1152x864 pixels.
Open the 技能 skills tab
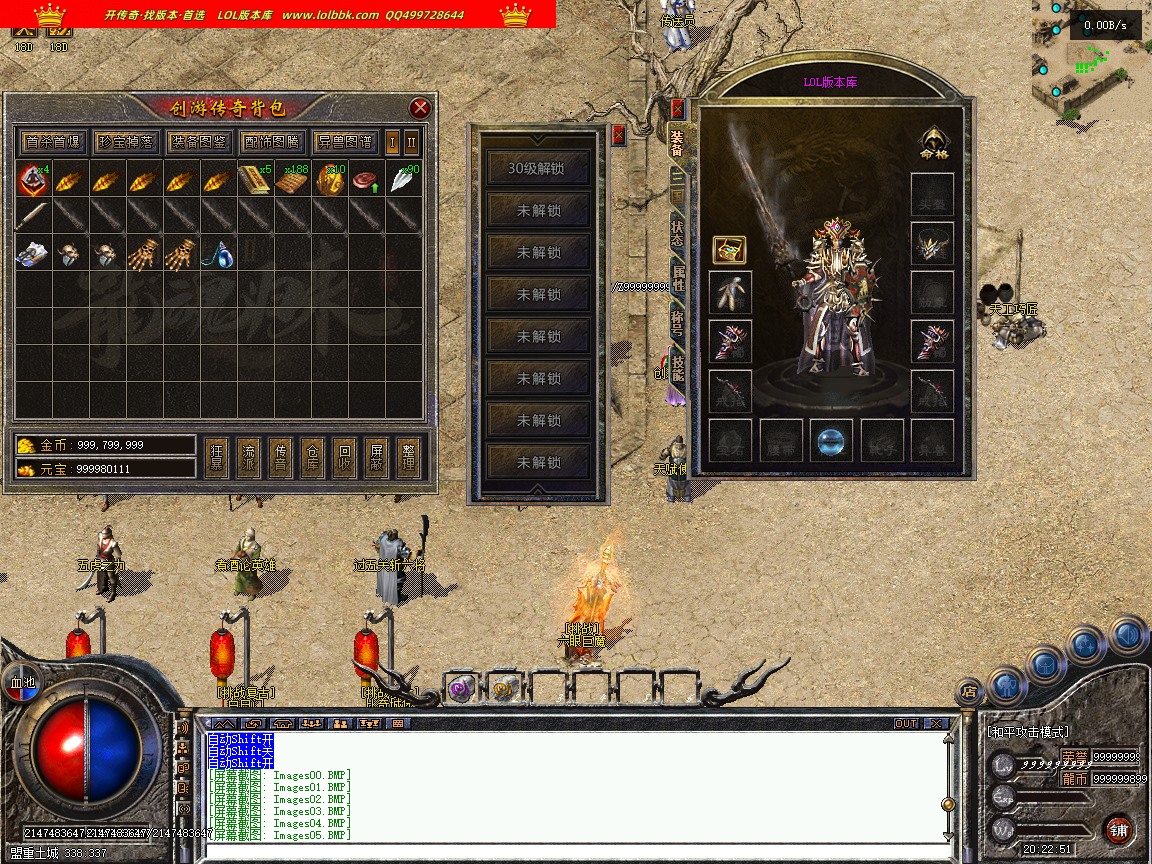(x=678, y=368)
